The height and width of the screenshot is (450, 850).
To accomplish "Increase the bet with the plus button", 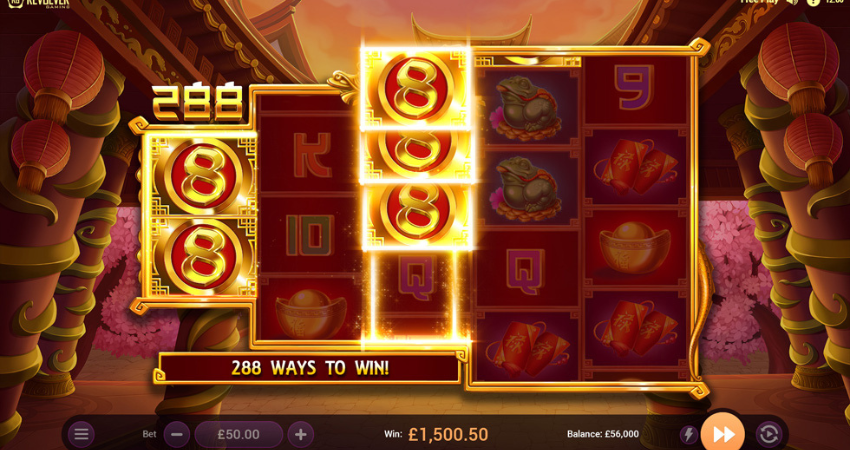I will (301, 434).
